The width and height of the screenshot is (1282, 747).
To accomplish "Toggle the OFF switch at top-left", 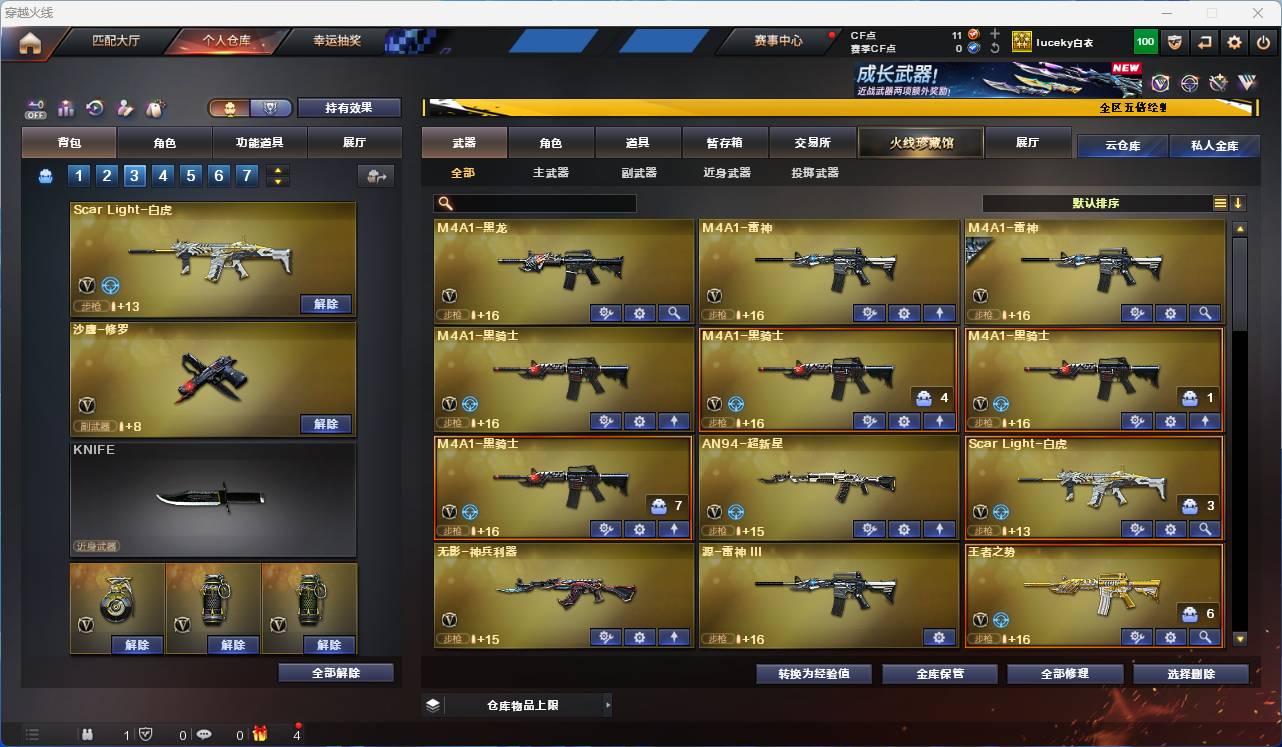I will coord(34,112).
